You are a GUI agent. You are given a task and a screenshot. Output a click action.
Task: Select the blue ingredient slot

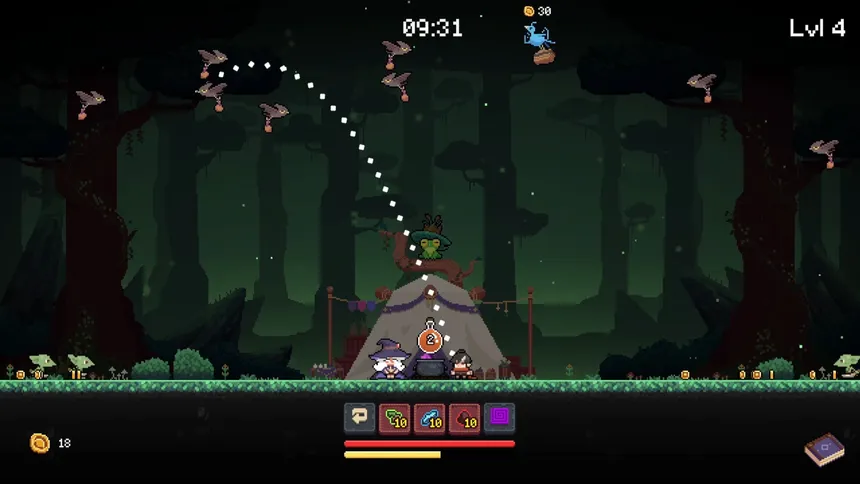point(430,417)
